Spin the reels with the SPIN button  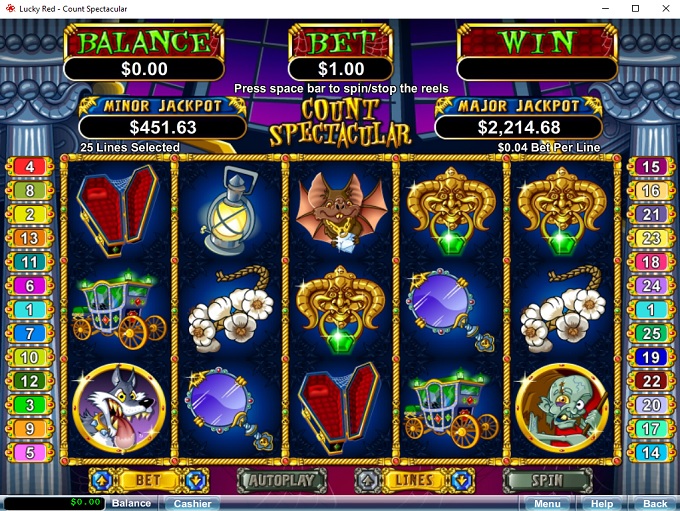click(547, 480)
